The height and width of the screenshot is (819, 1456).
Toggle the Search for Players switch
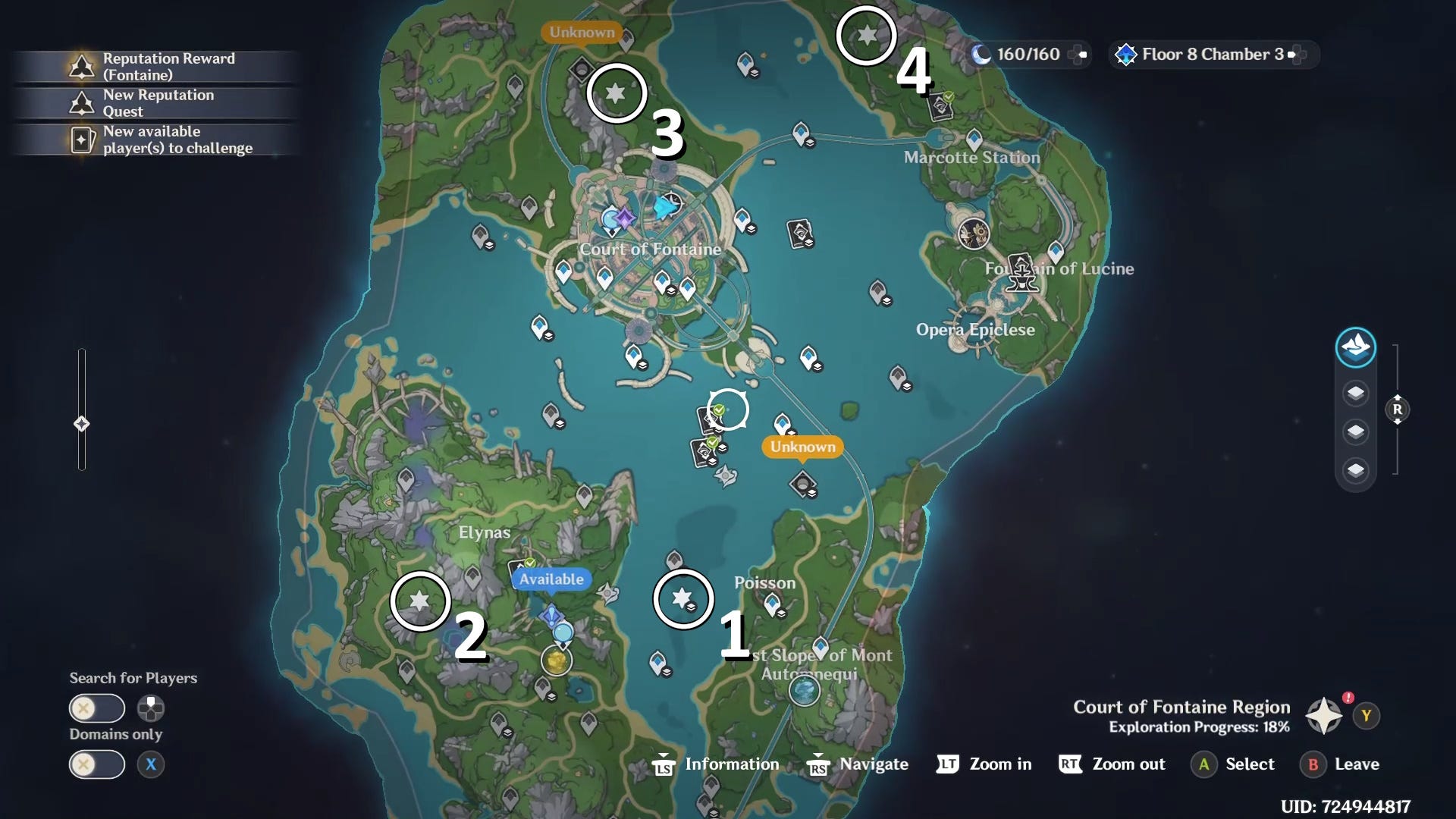[96, 708]
